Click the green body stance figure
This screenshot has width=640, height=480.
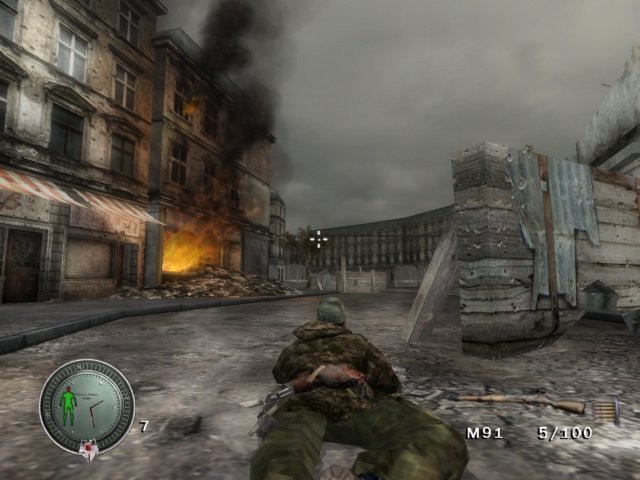click(x=68, y=404)
